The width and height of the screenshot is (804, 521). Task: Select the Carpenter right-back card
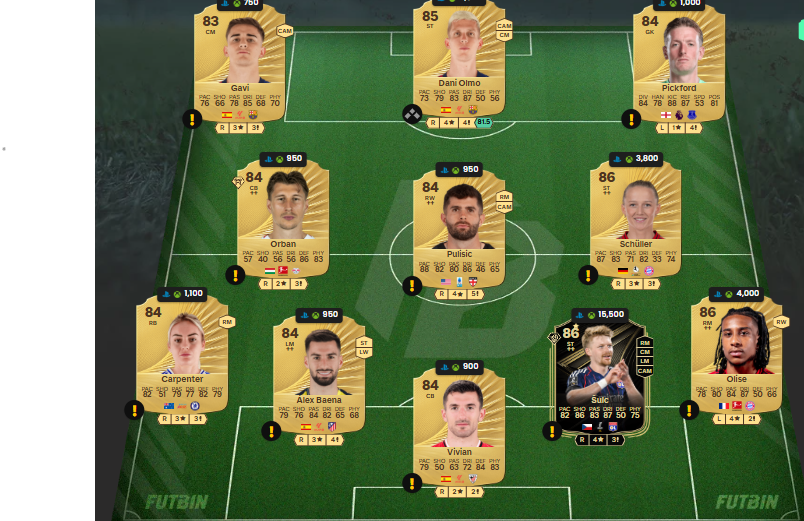[x=182, y=350]
